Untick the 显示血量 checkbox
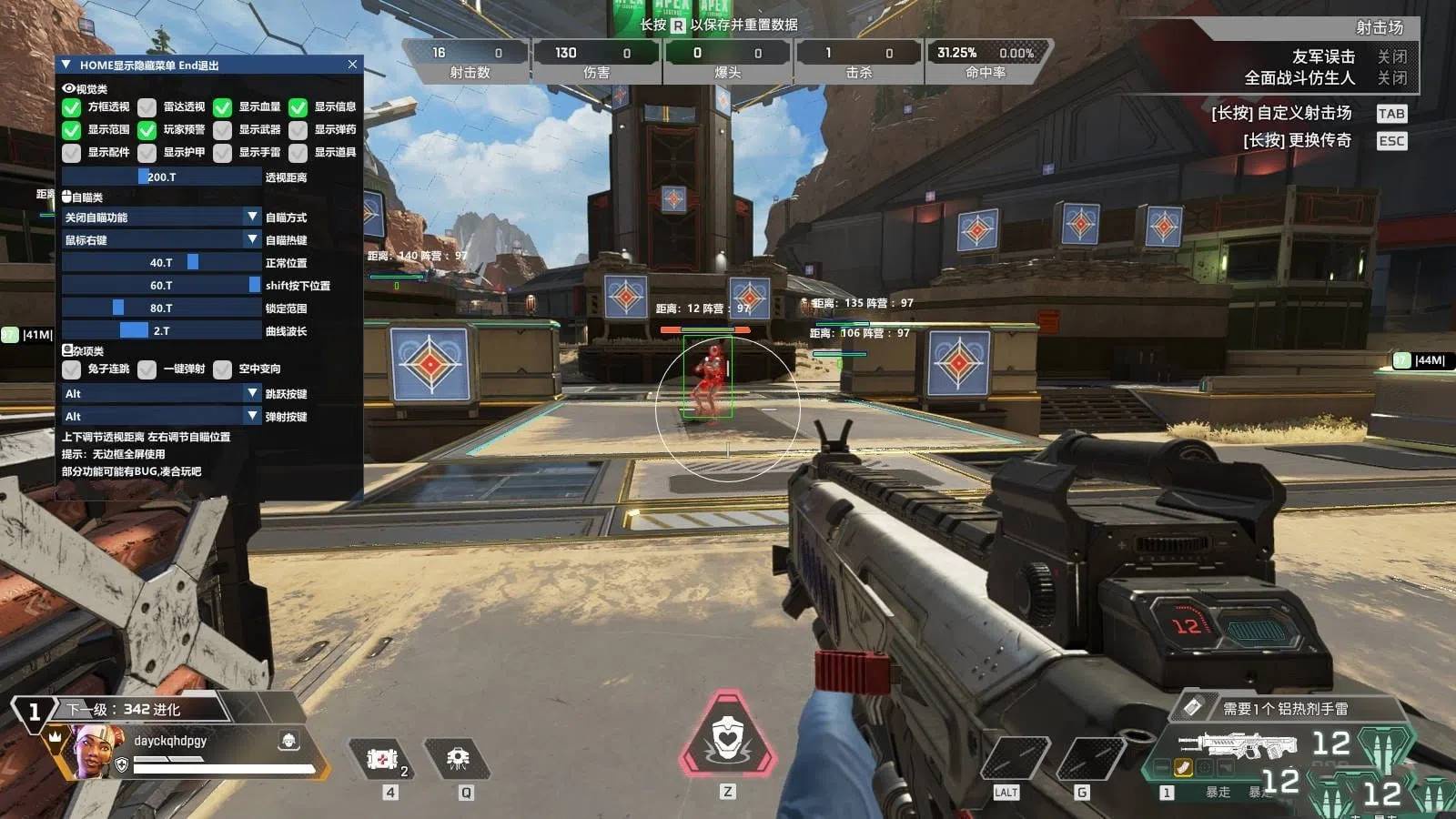This screenshot has width=1456, height=819. (x=223, y=107)
